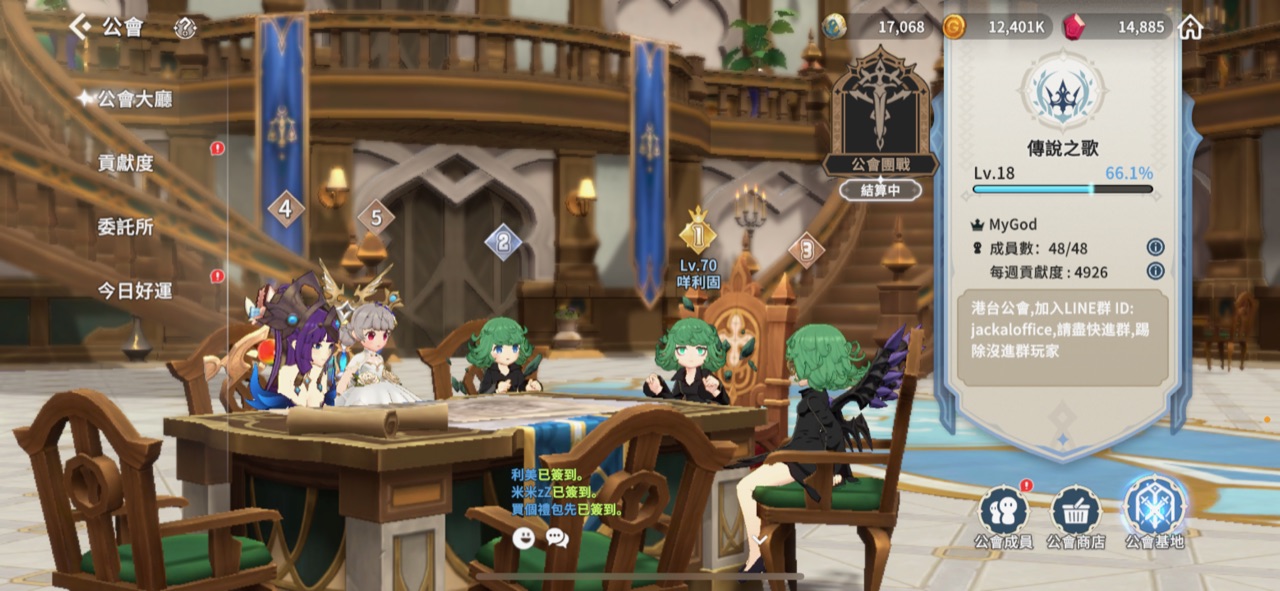Open the guild announcement text box
Screen dimensions: 1280x591
point(1062,339)
